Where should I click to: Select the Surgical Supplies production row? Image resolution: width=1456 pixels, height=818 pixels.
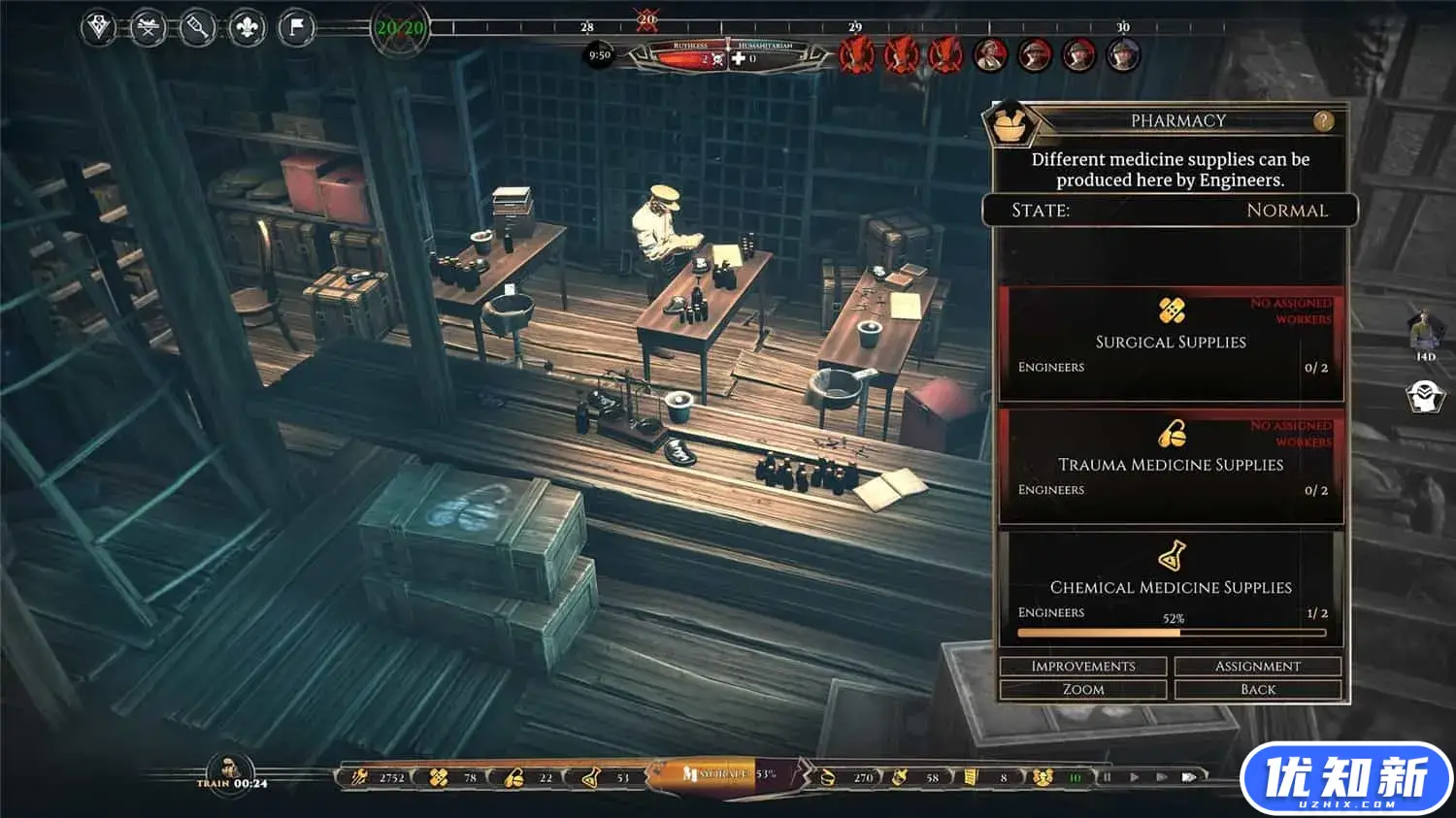pyautogui.click(x=1171, y=343)
